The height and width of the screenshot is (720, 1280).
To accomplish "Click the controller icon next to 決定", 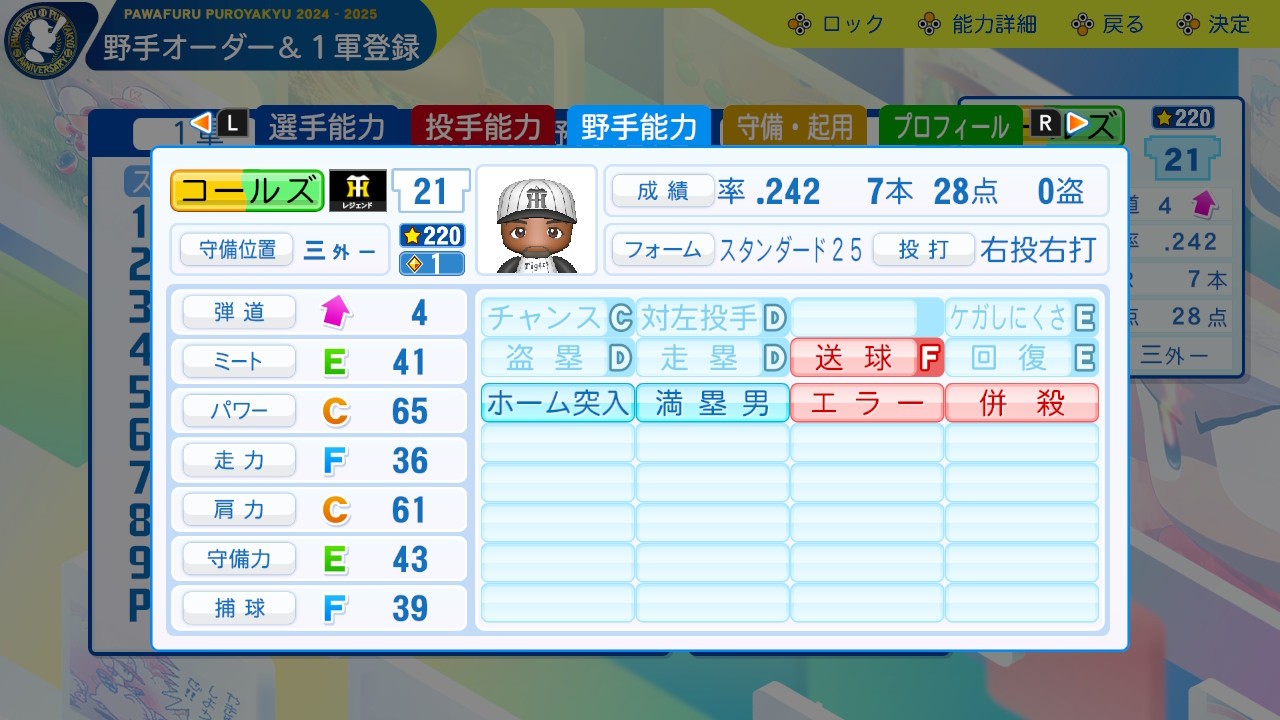I will [x=1188, y=23].
